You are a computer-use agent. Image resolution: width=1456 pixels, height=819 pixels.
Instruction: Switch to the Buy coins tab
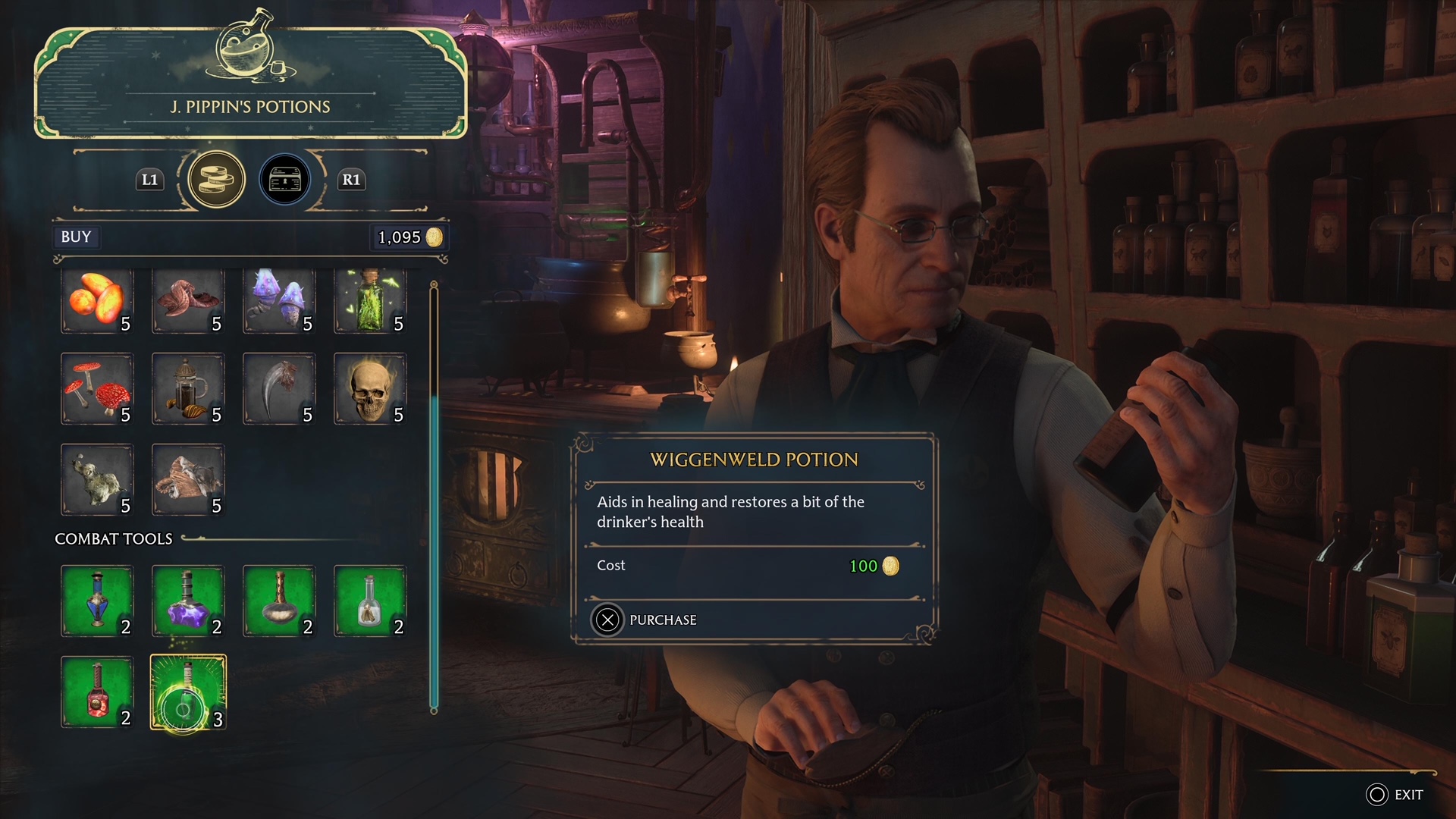(x=216, y=180)
